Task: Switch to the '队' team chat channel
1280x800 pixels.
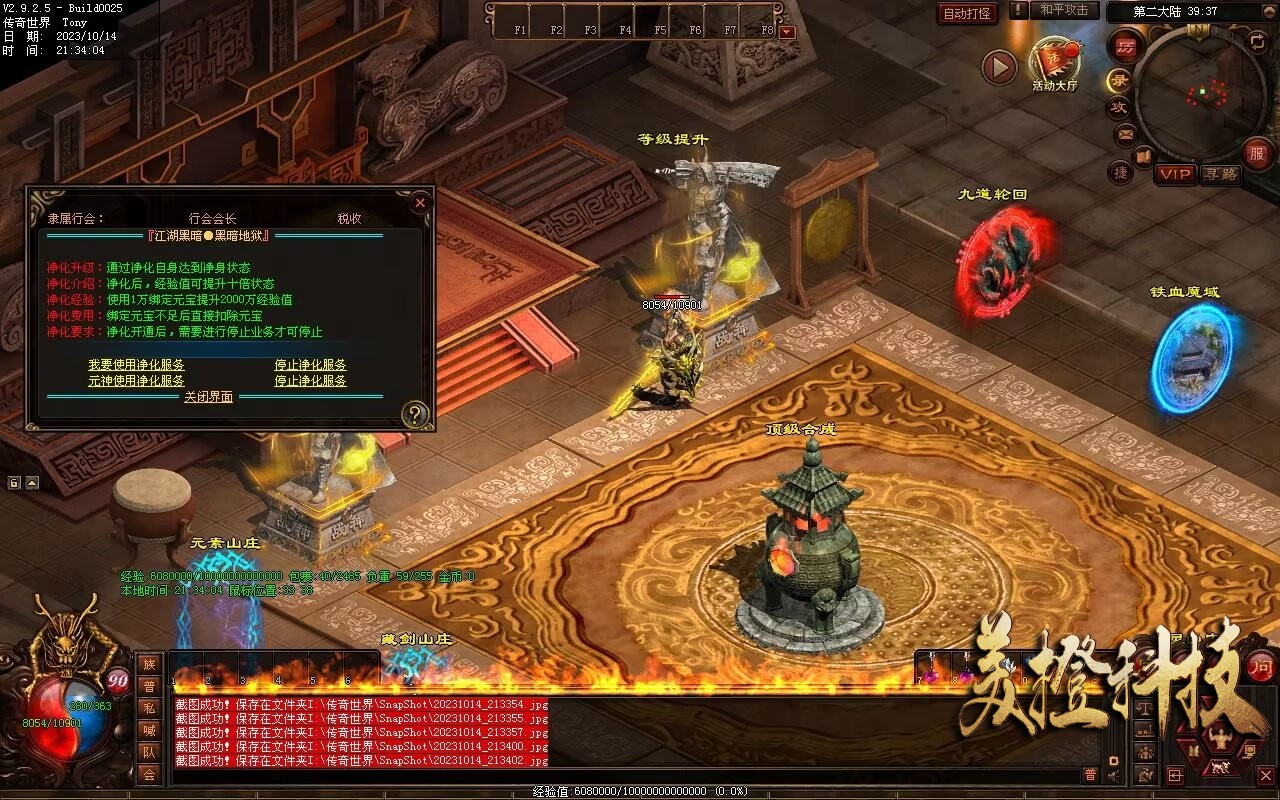Action: [149, 752]
